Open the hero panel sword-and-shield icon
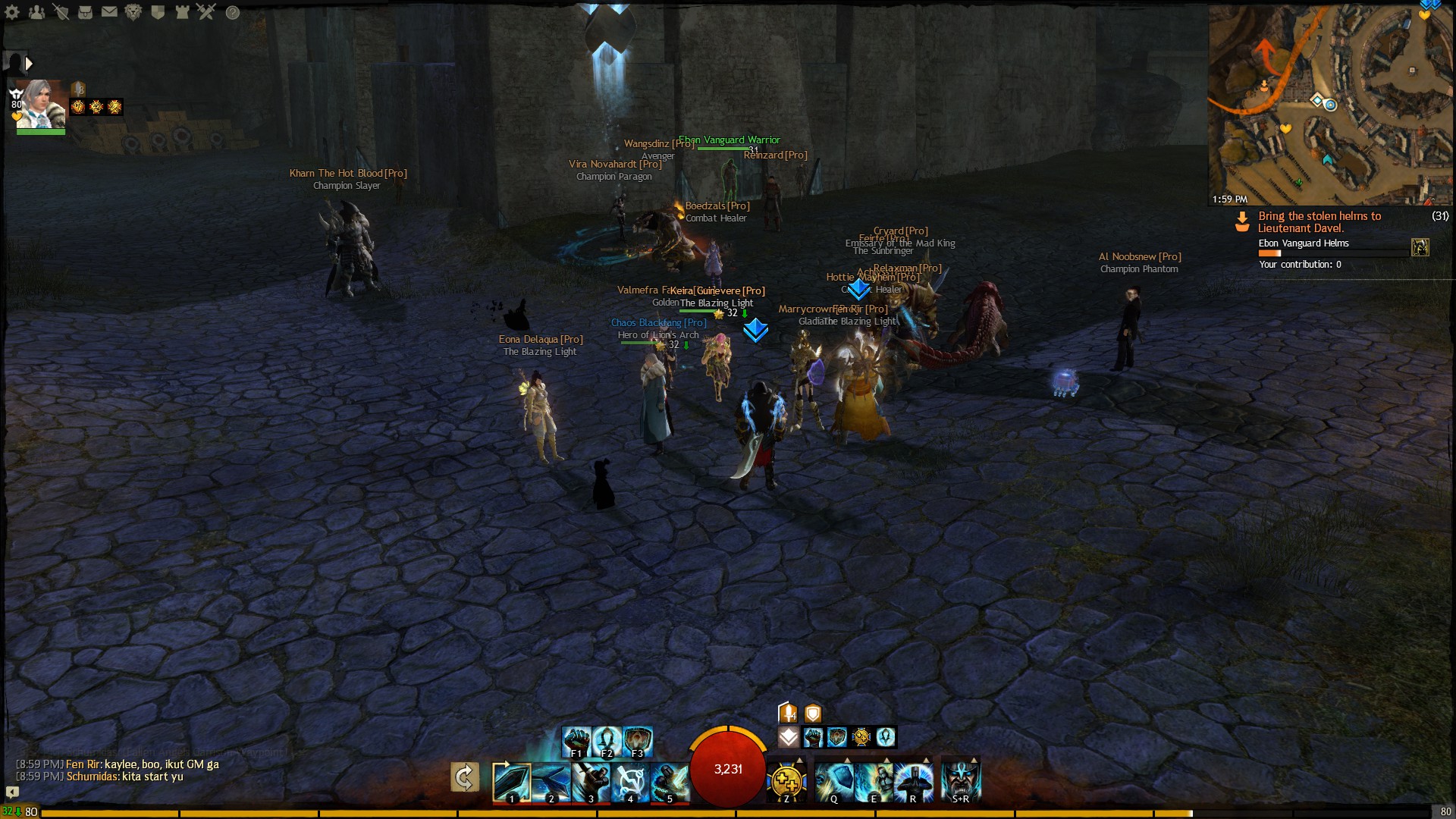Screen dimensions: 1456x819 click(x=61, y=12)
